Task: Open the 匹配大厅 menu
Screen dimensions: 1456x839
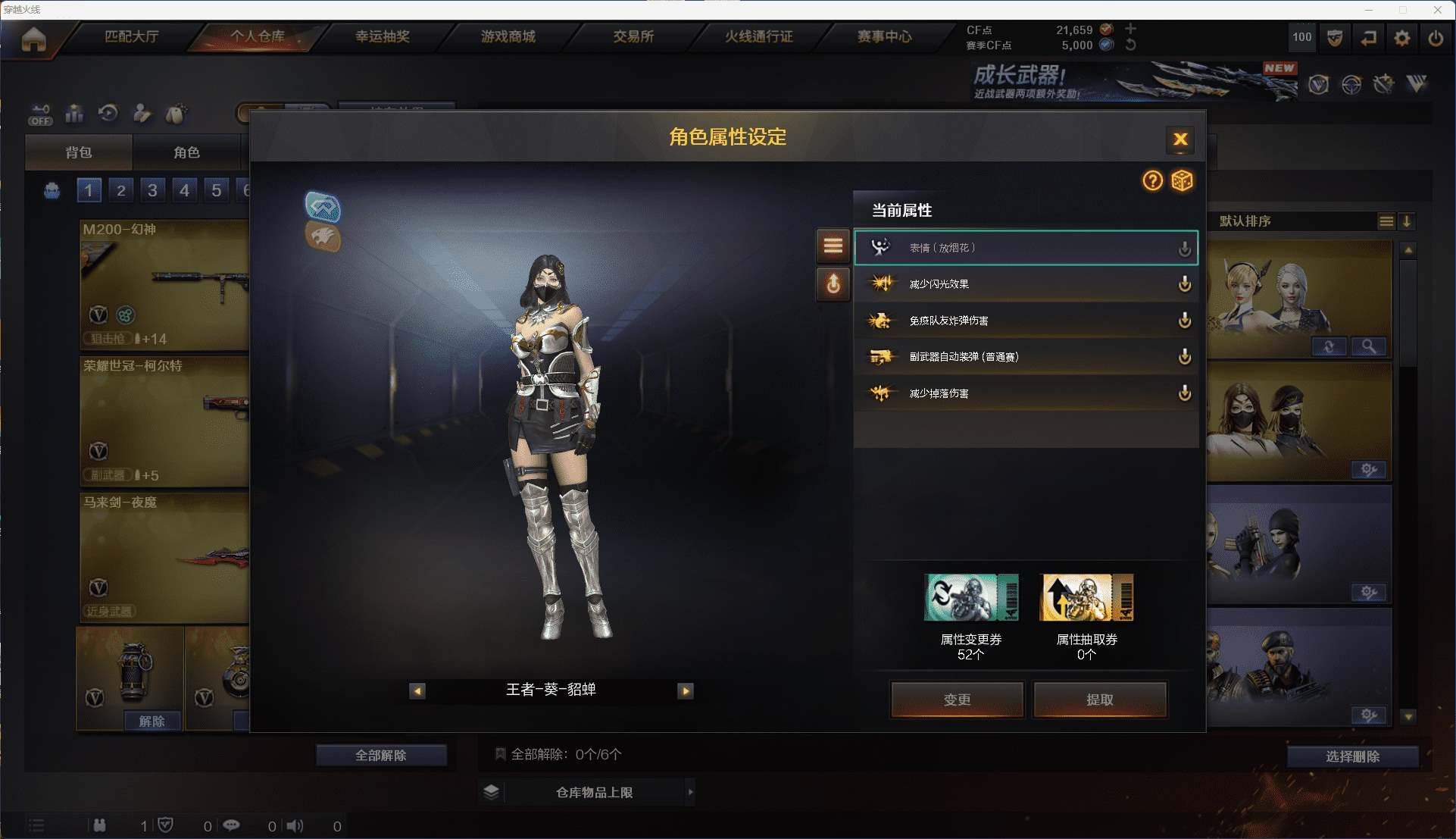Action: point(131,36)
